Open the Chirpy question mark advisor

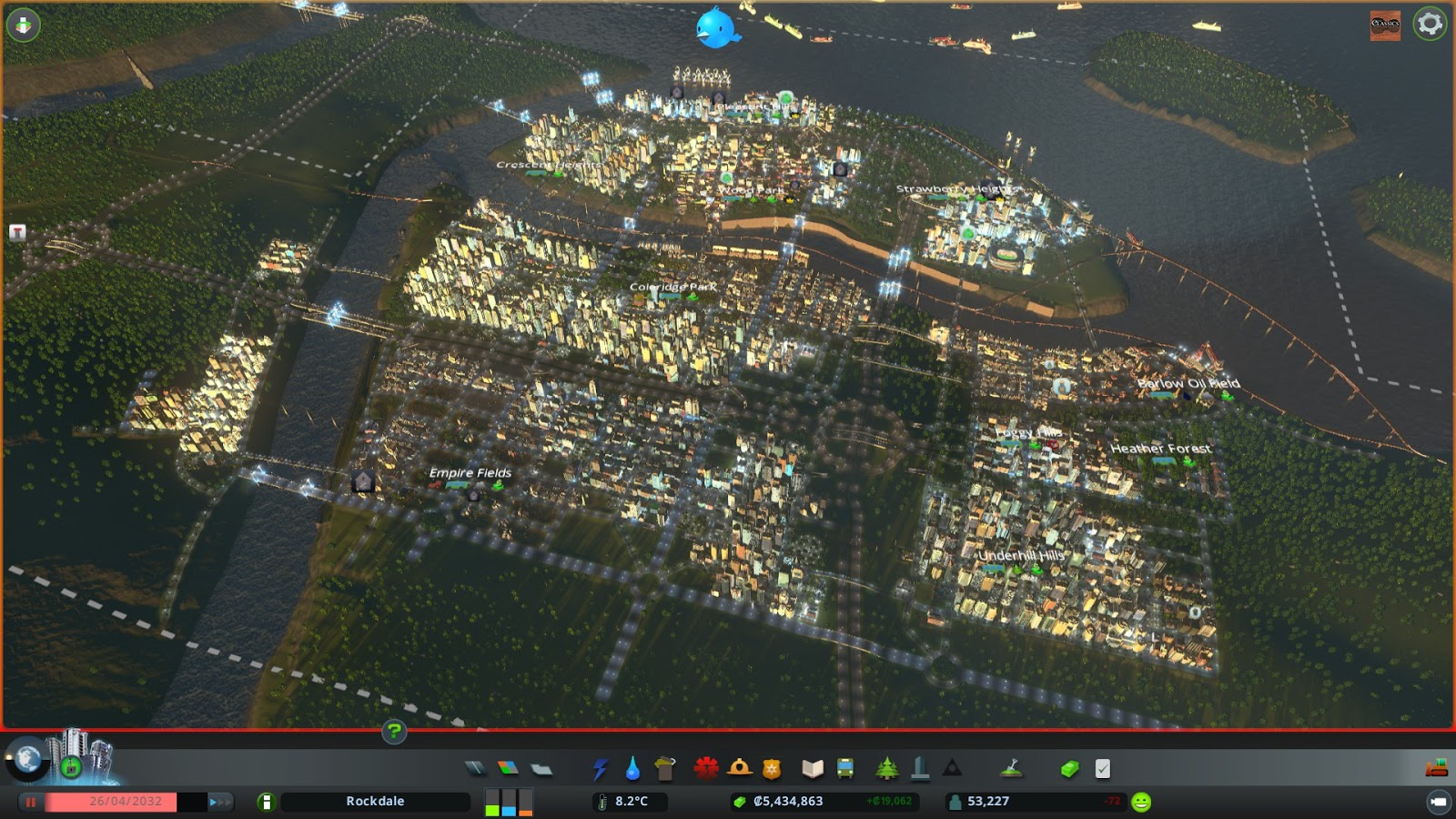click(393, 732)
